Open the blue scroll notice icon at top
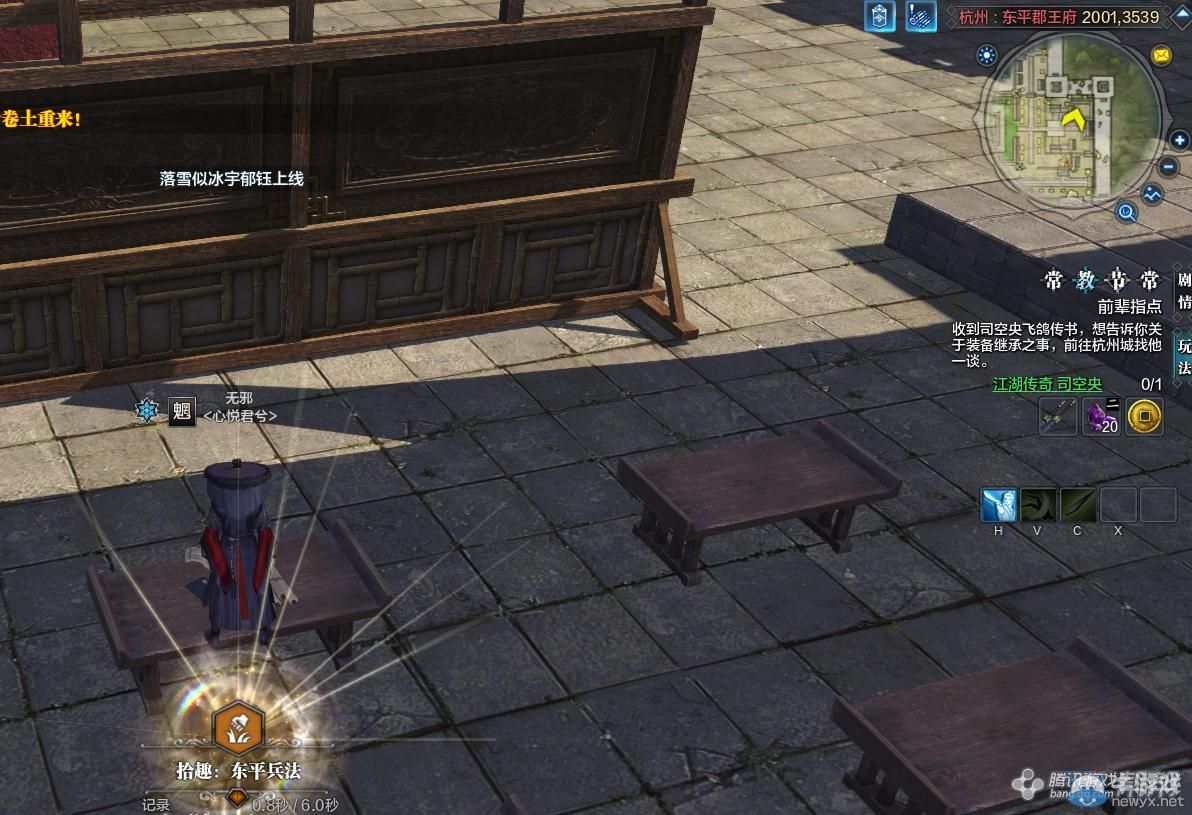This screenshot has height=815, width=1192. [921, 16]
